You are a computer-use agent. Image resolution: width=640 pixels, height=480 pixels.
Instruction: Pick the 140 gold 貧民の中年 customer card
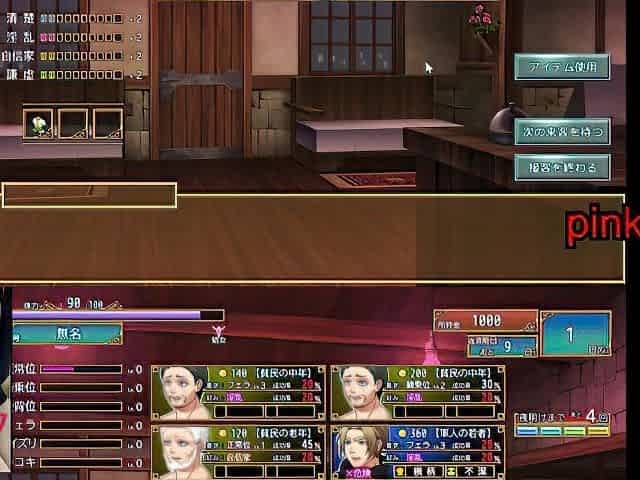pos(238,392)
